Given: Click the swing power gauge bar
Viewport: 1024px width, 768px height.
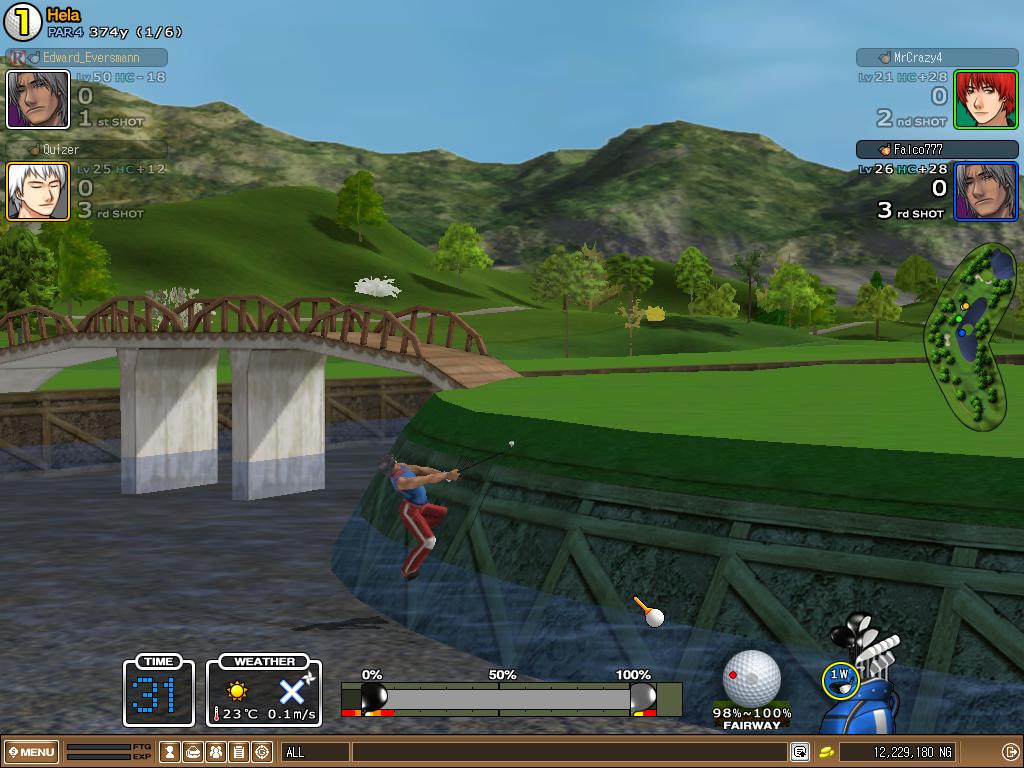Looking at the screenshot, I should pos(511,698).
